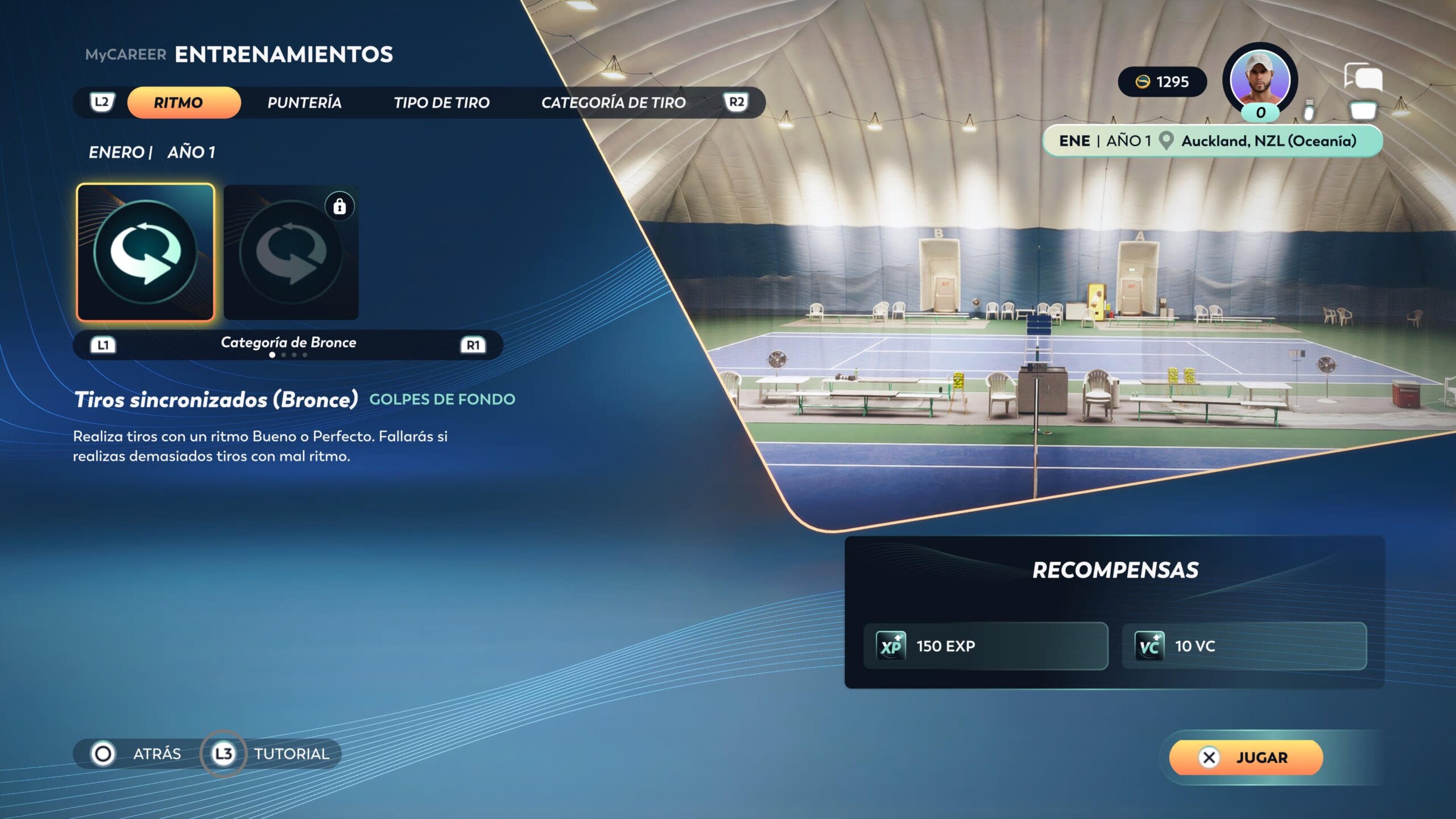Image resolution: width=1456 pixels, height=819 pixels.
Task: Open the player avatar profile
Action: (x=1260, y=80)
